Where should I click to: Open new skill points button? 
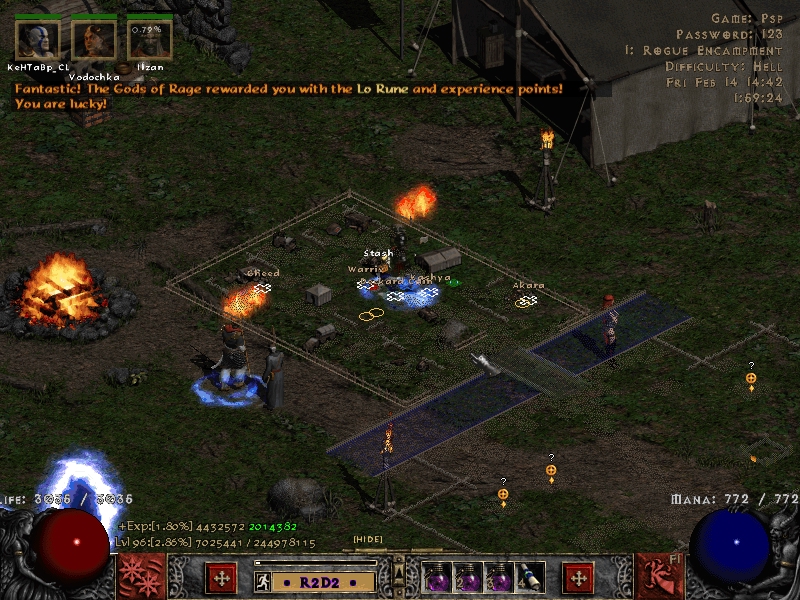578,578
